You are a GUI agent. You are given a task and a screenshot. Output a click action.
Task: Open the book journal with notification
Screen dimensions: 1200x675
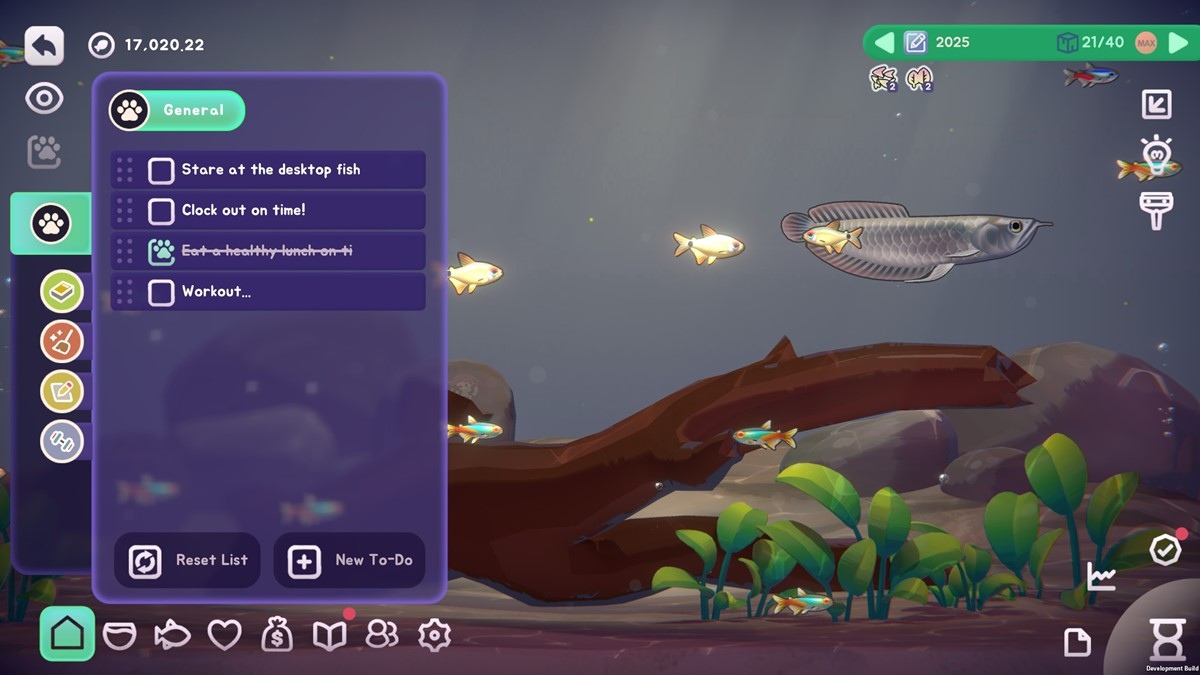[x=329, y=635]
